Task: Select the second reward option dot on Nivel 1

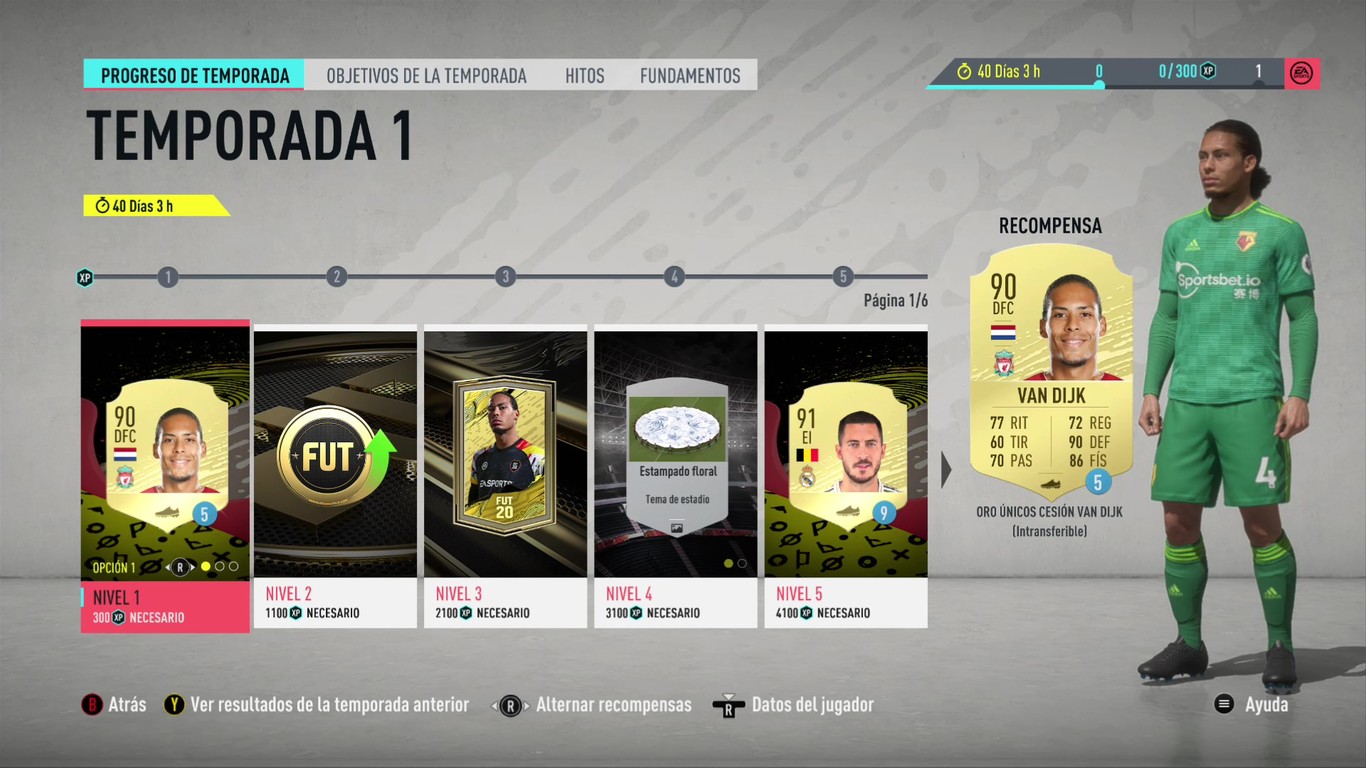Action: pos(220,566)
